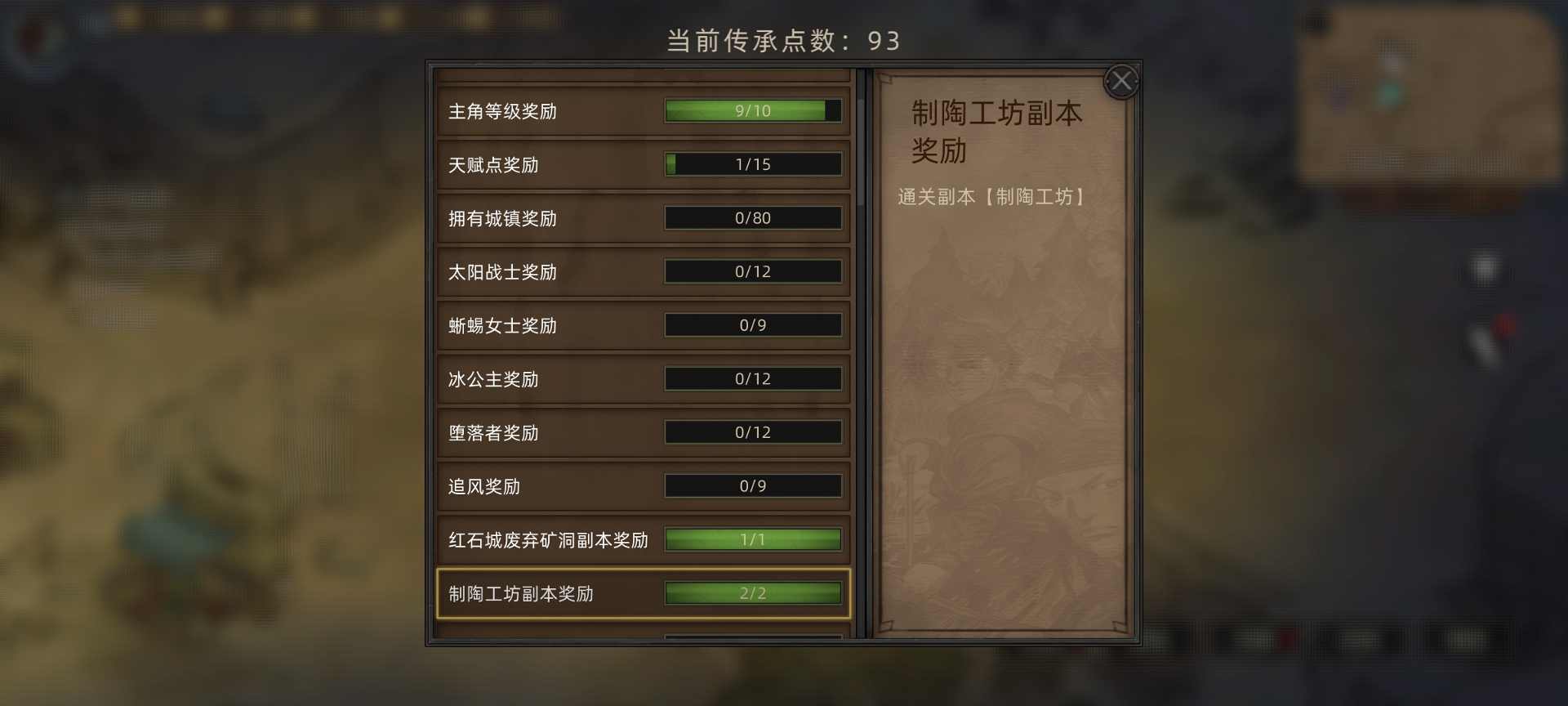The image size is (1568, 706).
Task: Select the 红石城废弃矿洞副本奖励 entry
Action: tap(642, 539)
